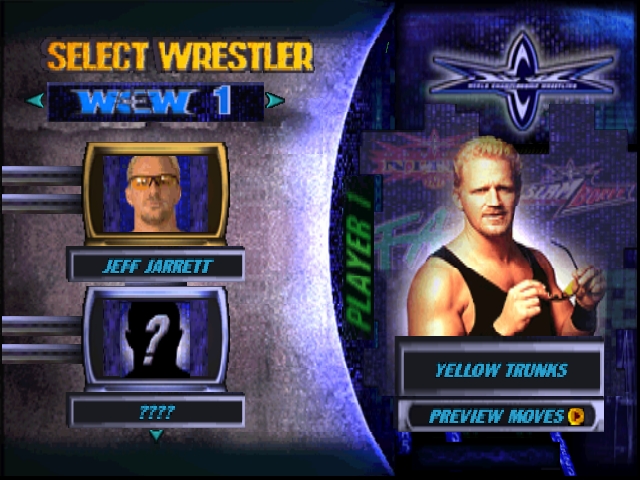640x480 pixels.
Task: Choose the locked mystery wrestler portrait
Action: 155,338
